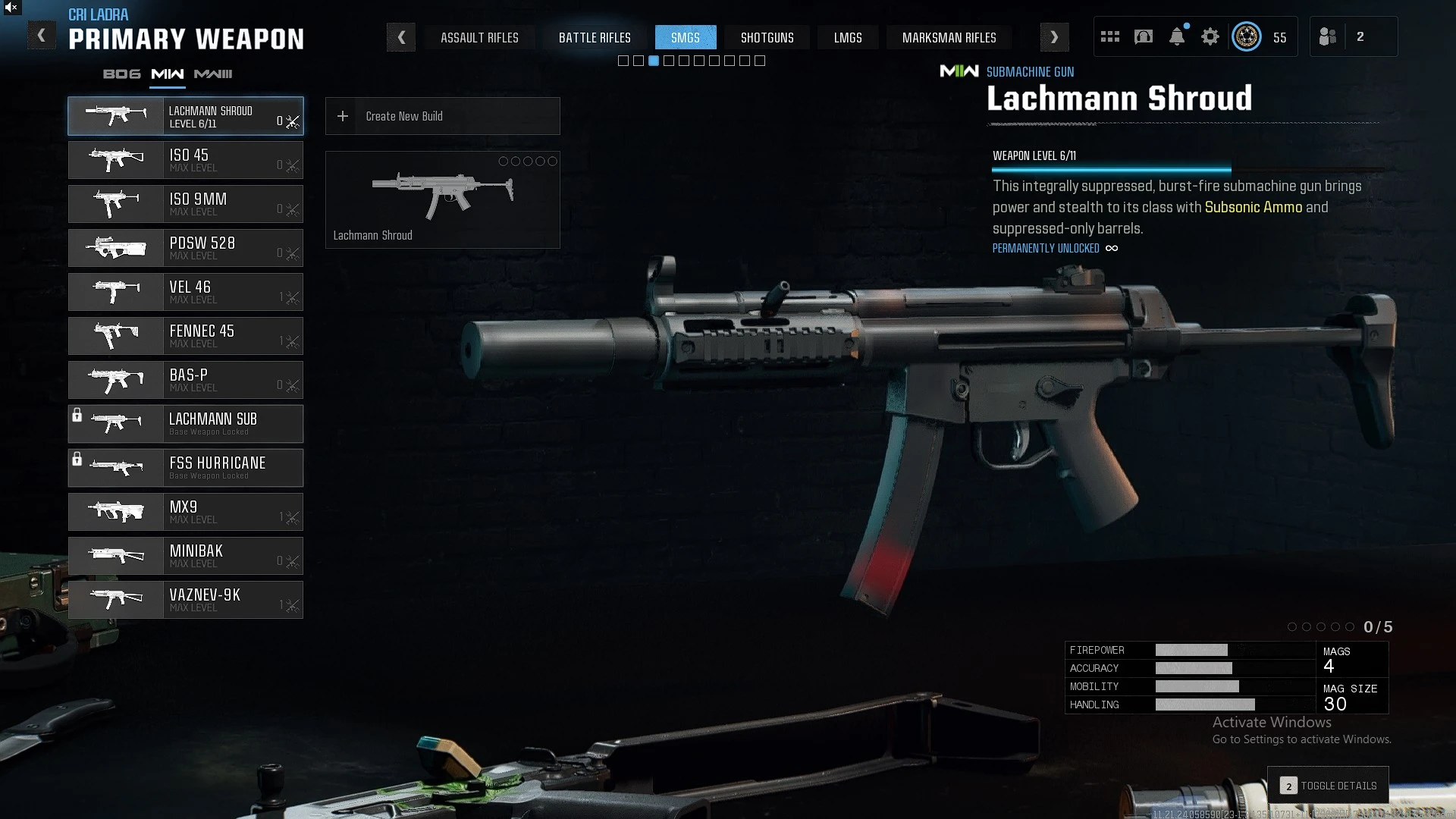Advance weapon categories with the right arrow
Image resolution: width=1456 pixels, height=819 pixels.
1054,37
